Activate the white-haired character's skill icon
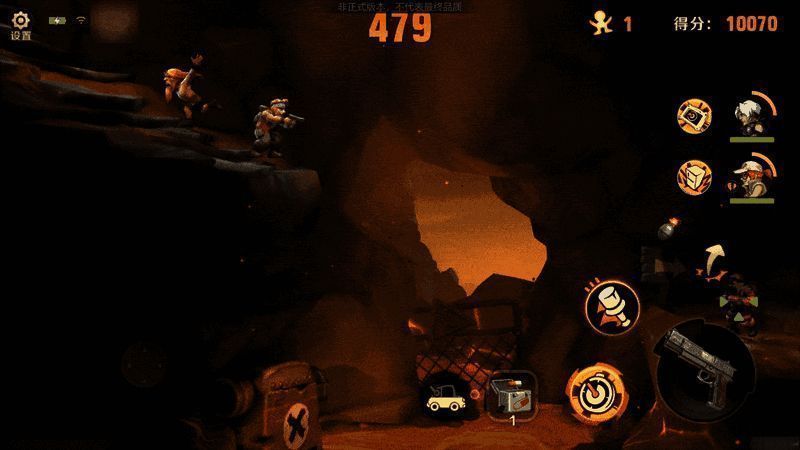800x450 pixels. 695,115
